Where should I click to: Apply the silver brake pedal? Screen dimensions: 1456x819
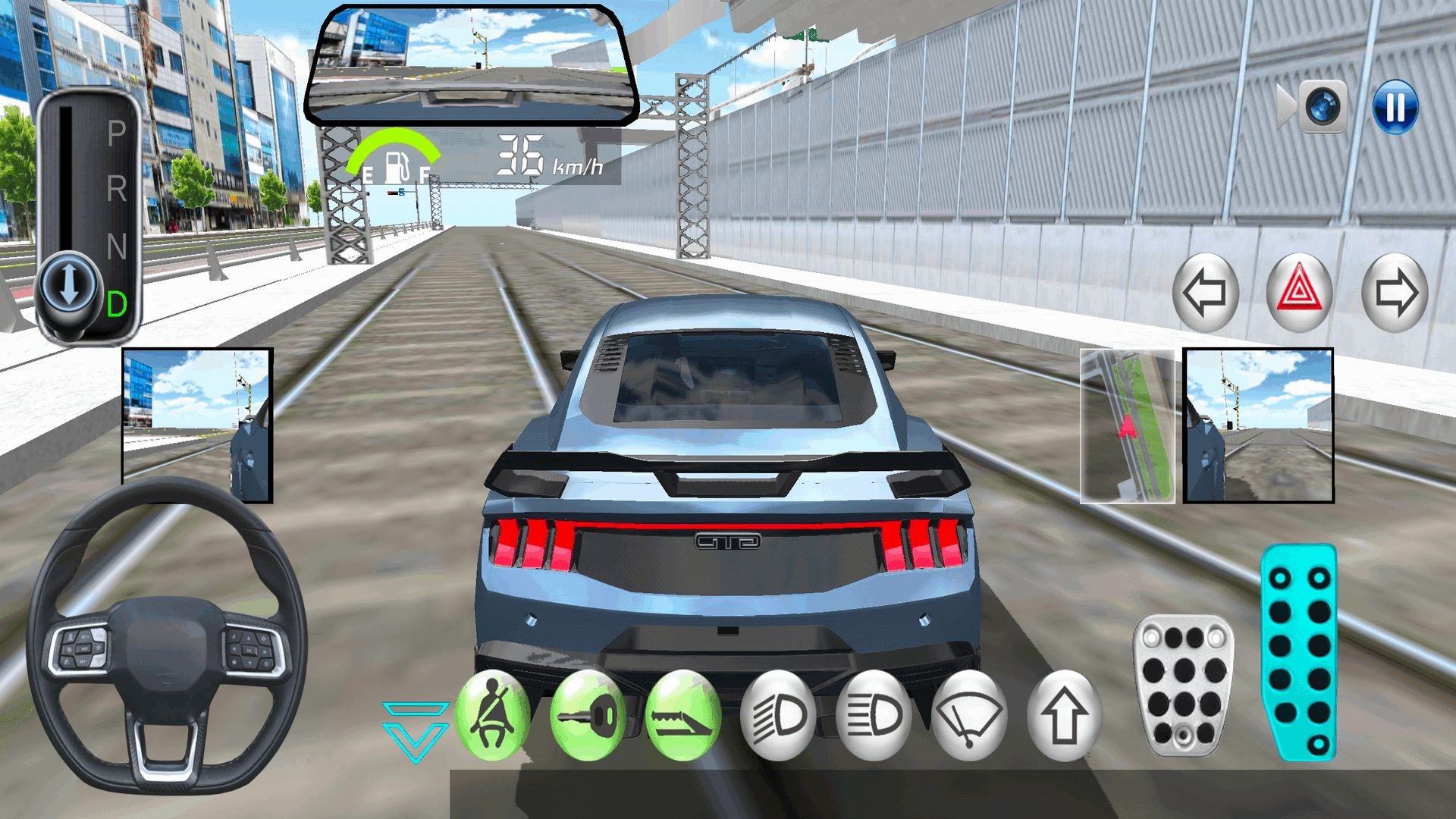[1183, 684]
